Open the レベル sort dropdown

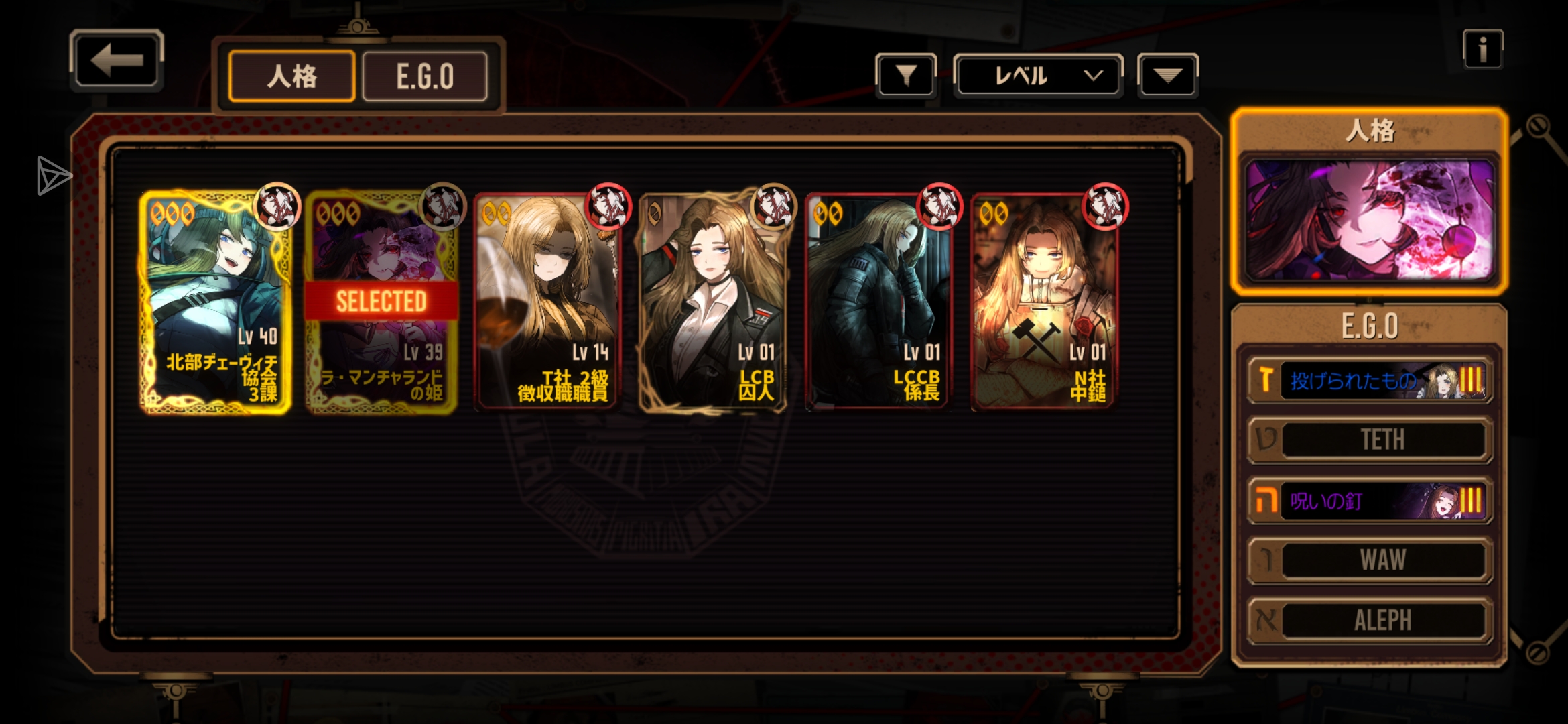tap(1037, 76)
